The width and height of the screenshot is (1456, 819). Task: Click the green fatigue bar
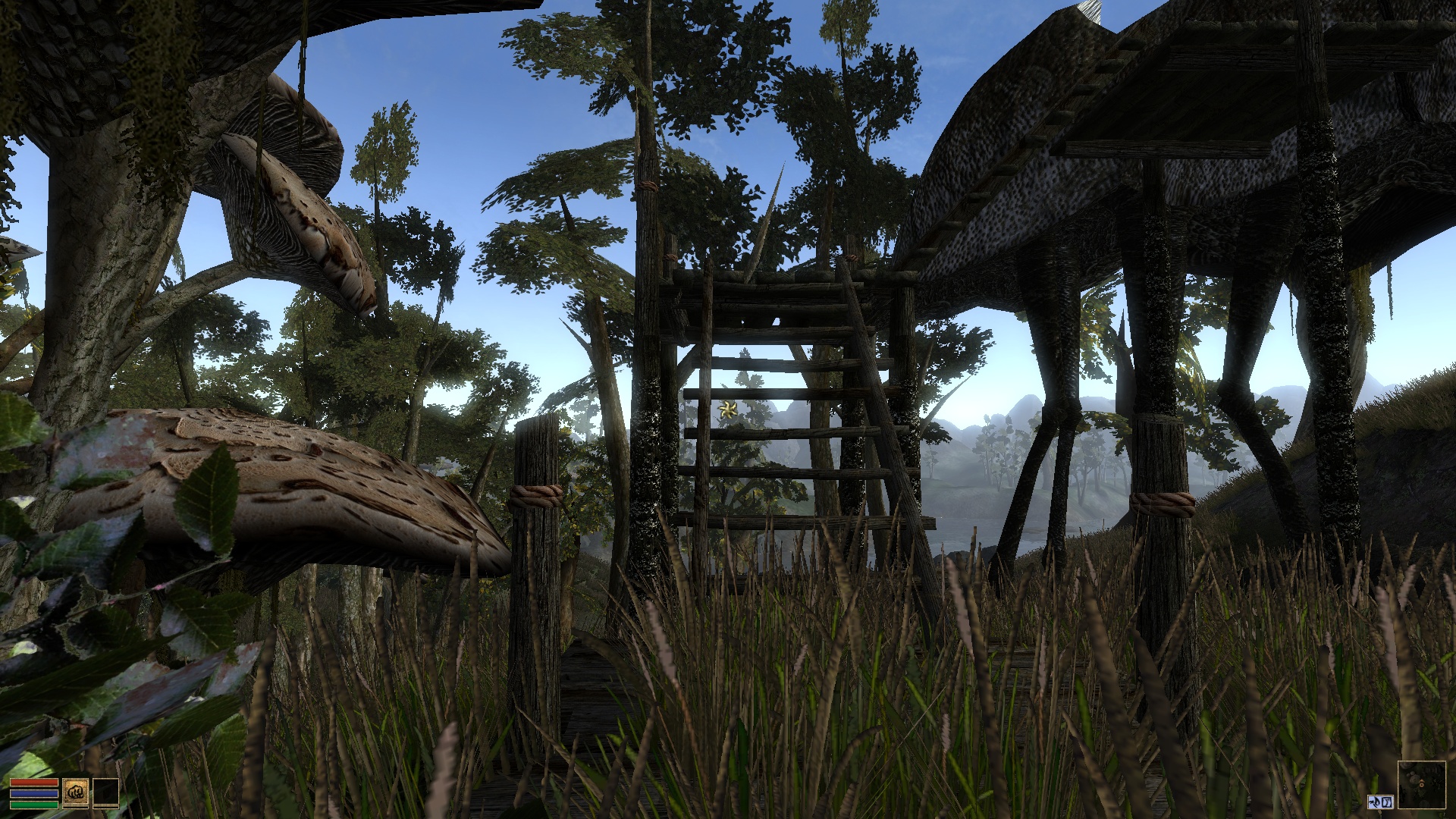pos(35,805)
